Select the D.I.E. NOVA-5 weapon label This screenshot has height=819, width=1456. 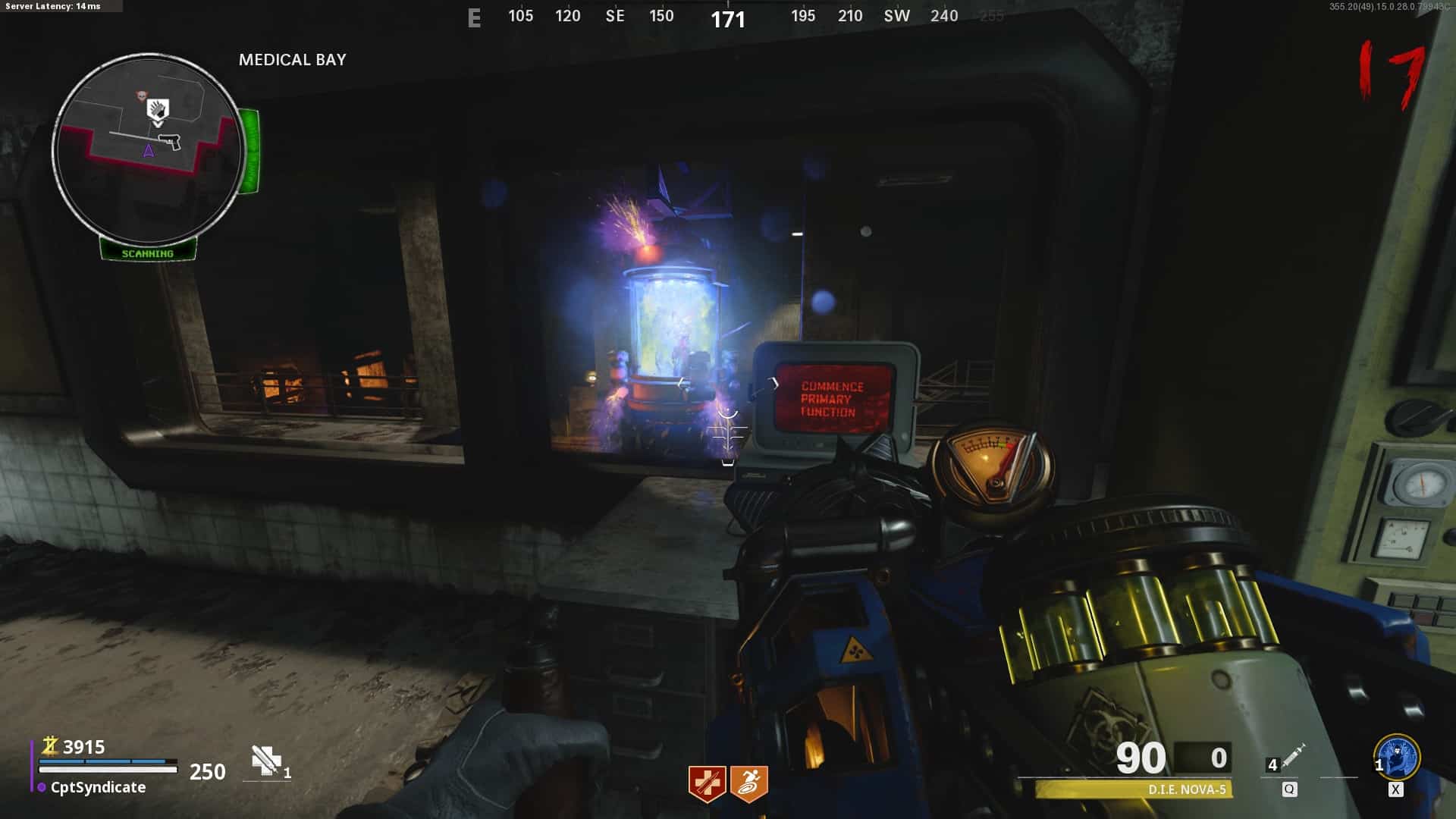click(x=1187, y=789)
